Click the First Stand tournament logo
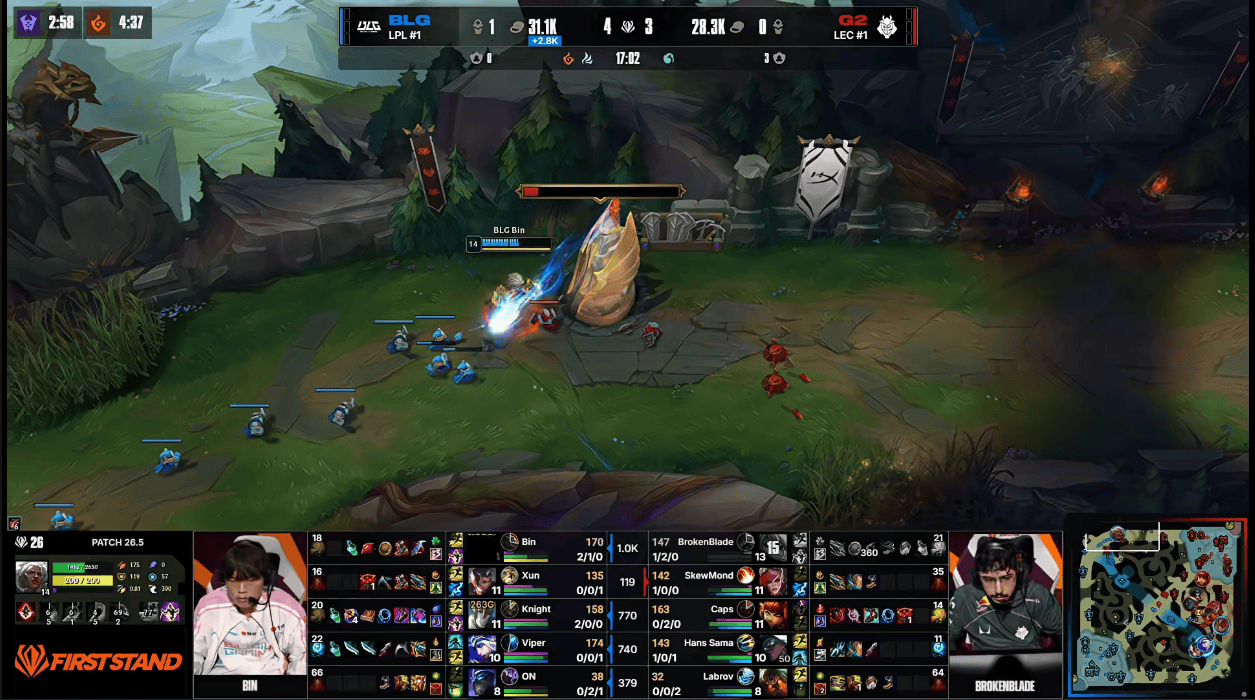The width and height of the screenshot is (1255, 700). click(98, 660)
